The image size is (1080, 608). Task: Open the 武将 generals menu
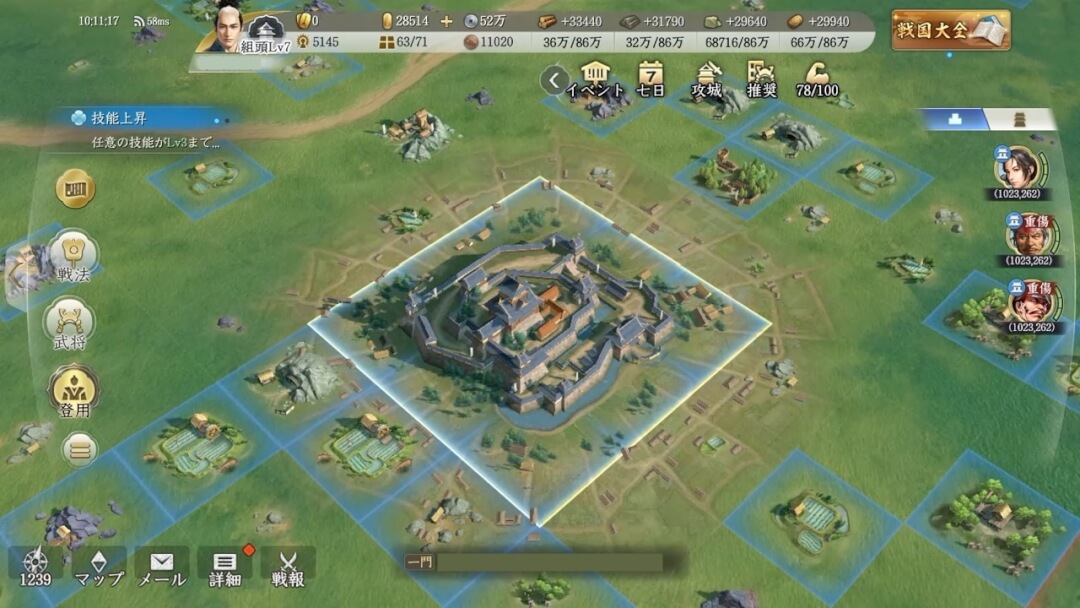click(70, 325)
